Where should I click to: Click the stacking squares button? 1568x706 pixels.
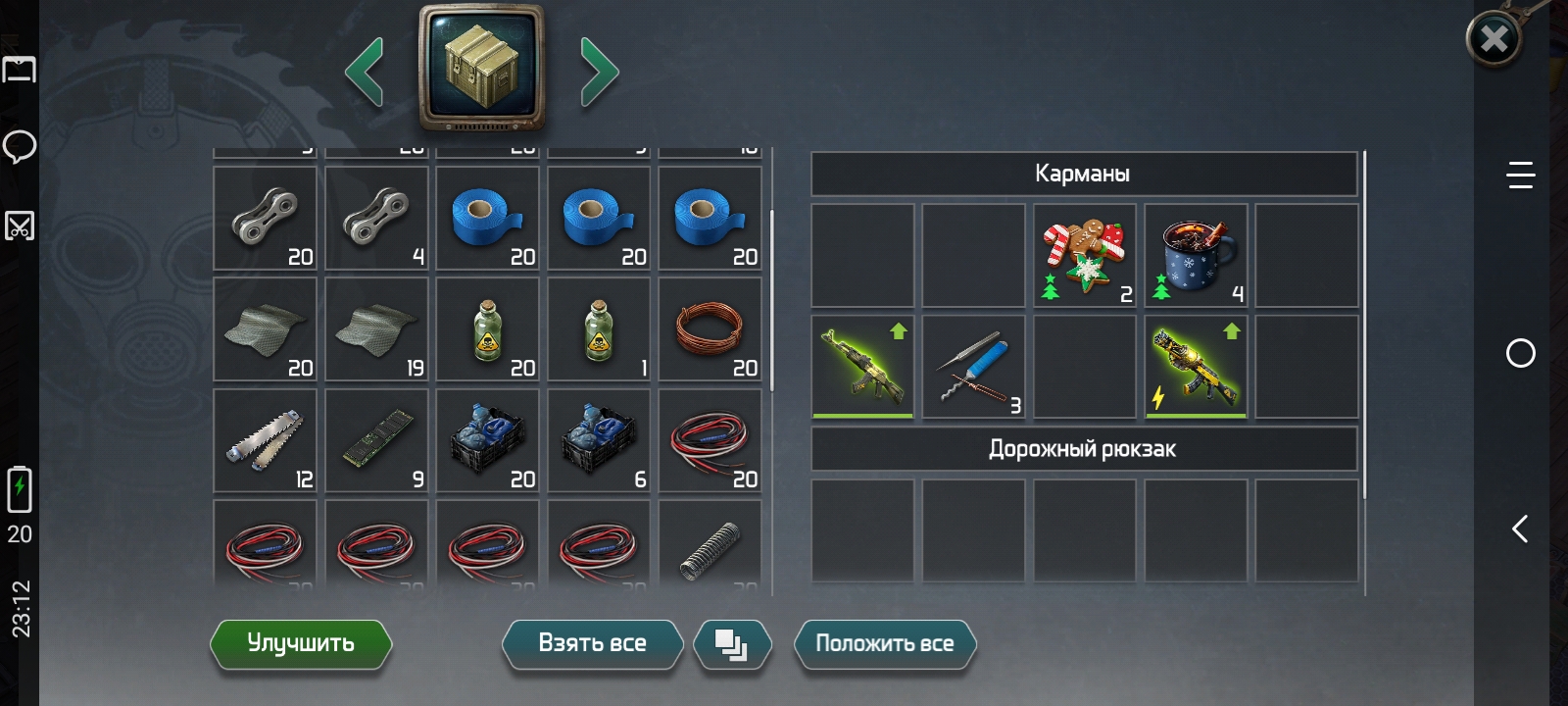click(732, 644)
